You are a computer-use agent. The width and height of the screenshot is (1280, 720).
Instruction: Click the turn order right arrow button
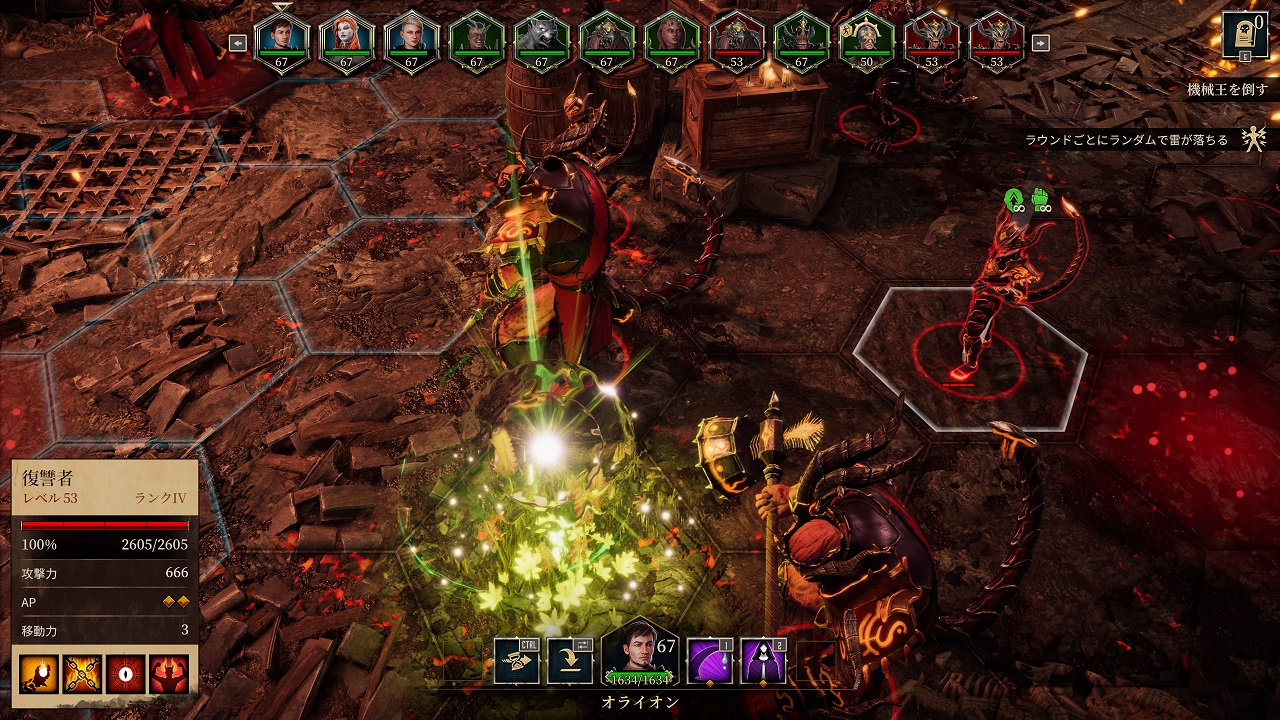point(1040,43)
